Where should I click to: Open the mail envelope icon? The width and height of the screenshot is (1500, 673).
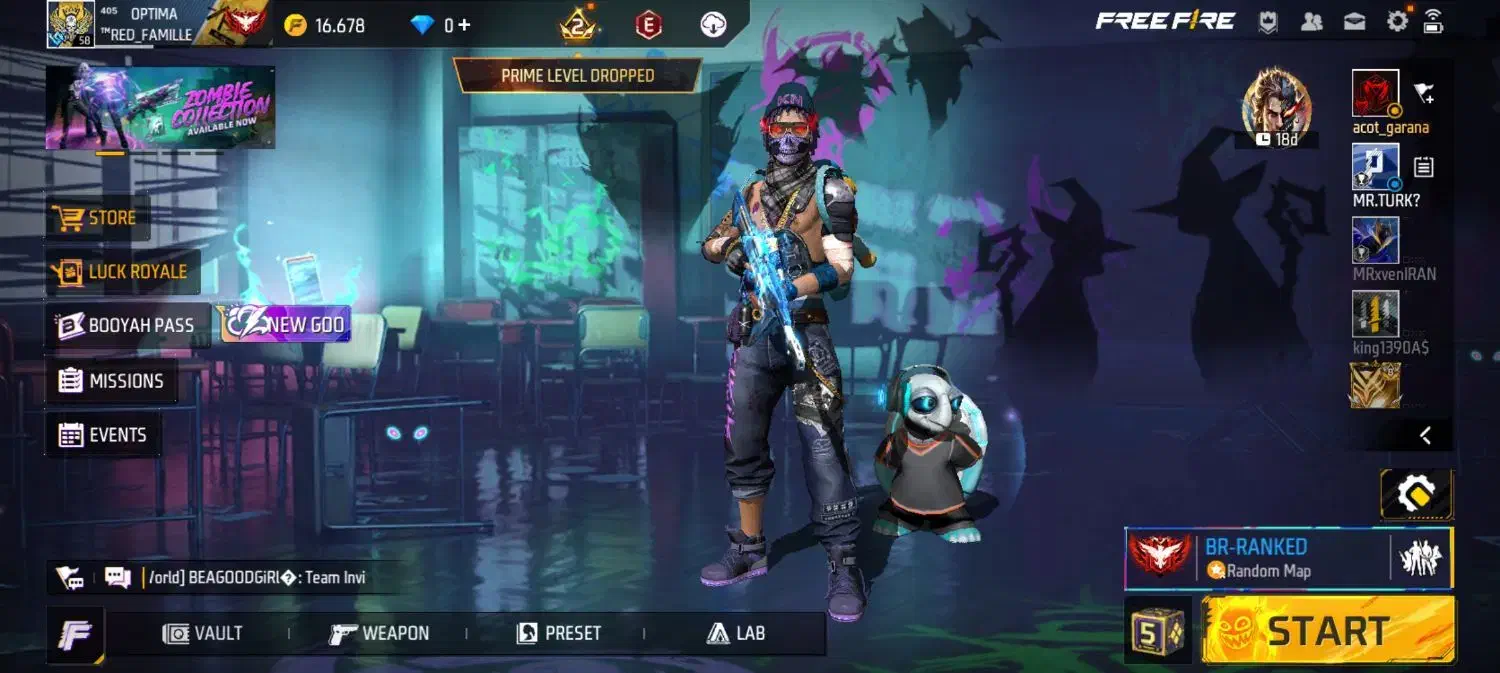click(1354, 22)
